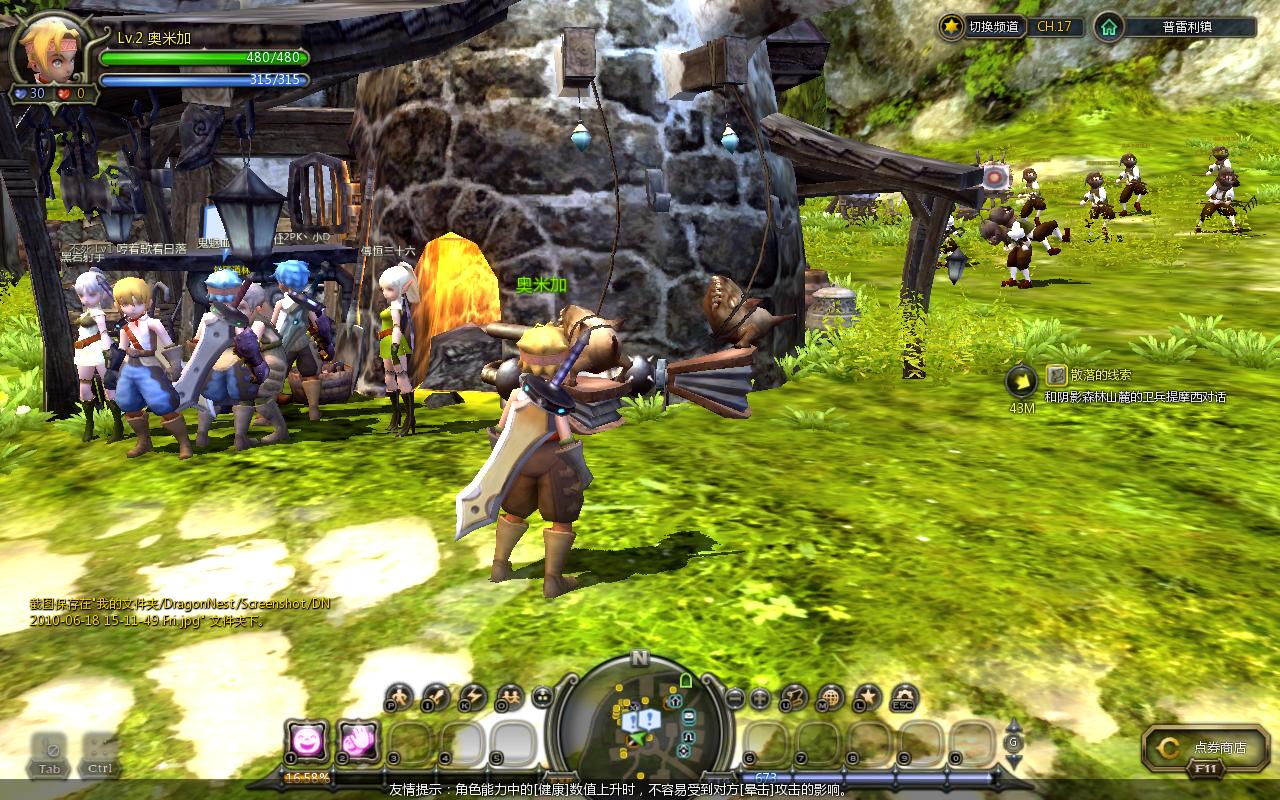Switch hotbar page with the G up arrow
The width and height of the screenshot is (1280, 800).
[x=1013, y=726]
